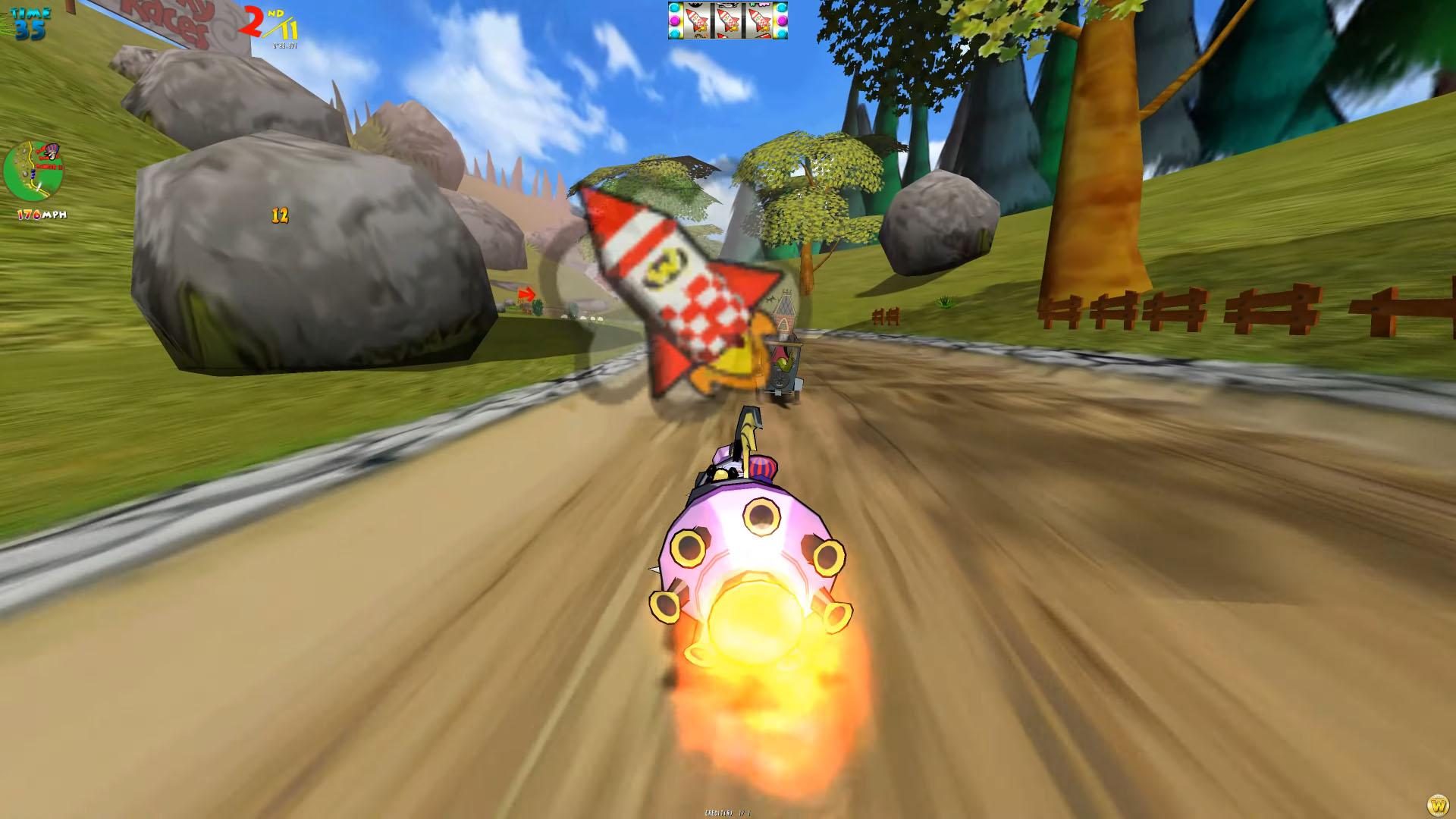Click the racer portrait on the minimap
Screen dimensions: 1456x819
[x=52, y=151]
